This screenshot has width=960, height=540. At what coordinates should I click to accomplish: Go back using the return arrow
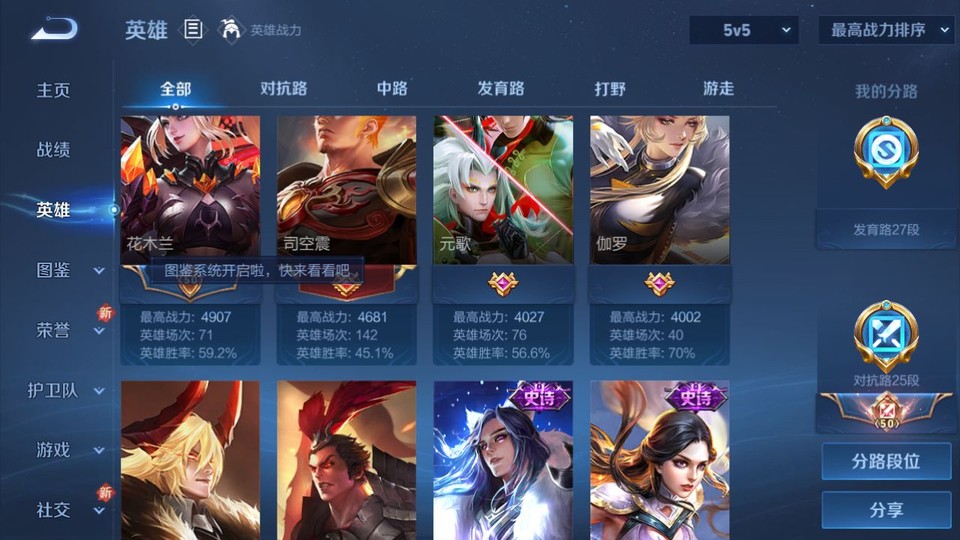tap(54, 29)
